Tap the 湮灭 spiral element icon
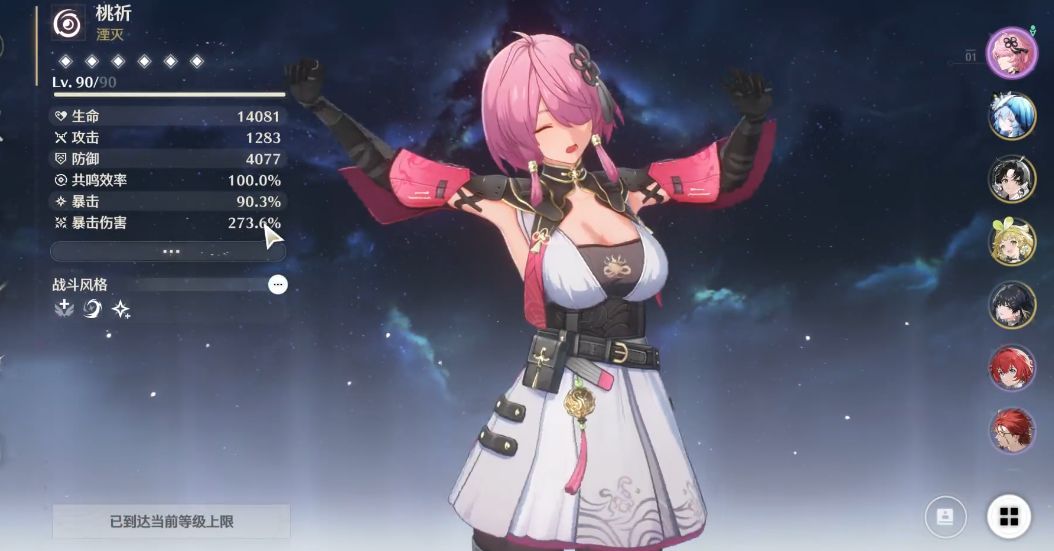This screenshot has height=551, width=1054. click(x=69, y=24)
